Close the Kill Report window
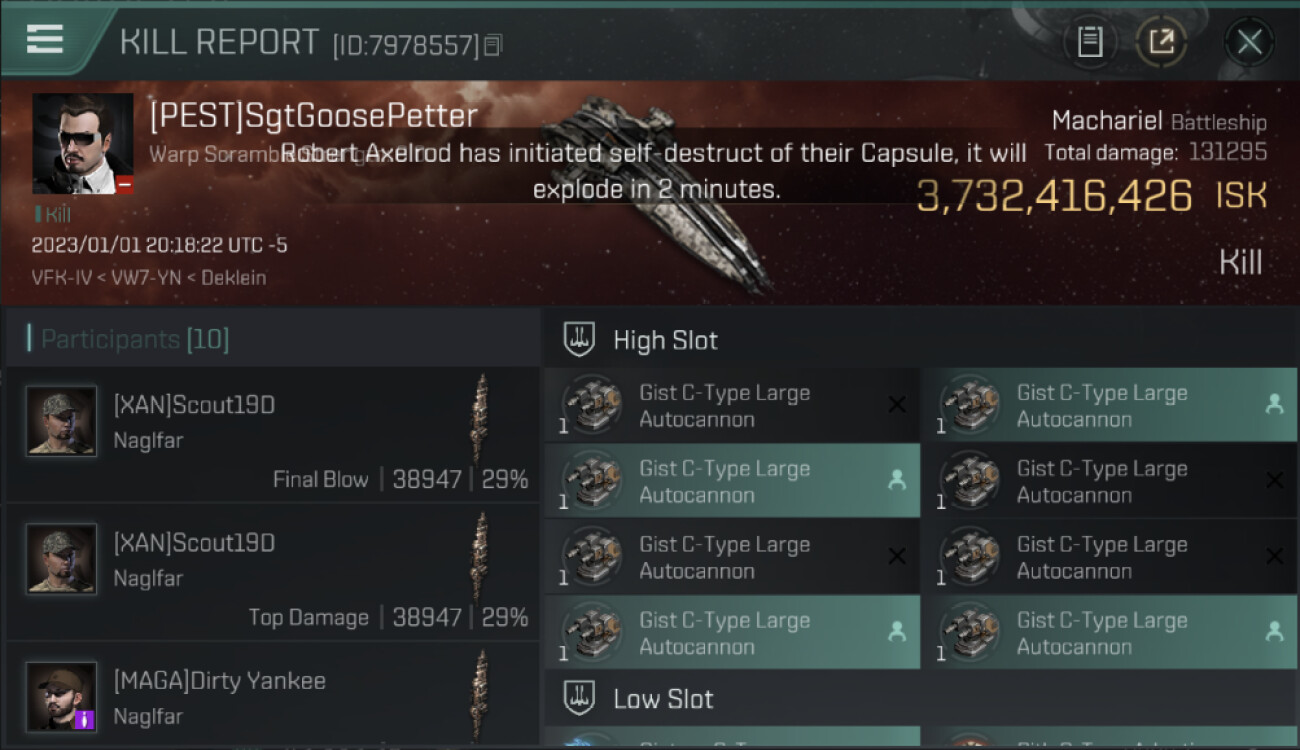This screenshot has width=1300, height=750. pos(1249,42)
